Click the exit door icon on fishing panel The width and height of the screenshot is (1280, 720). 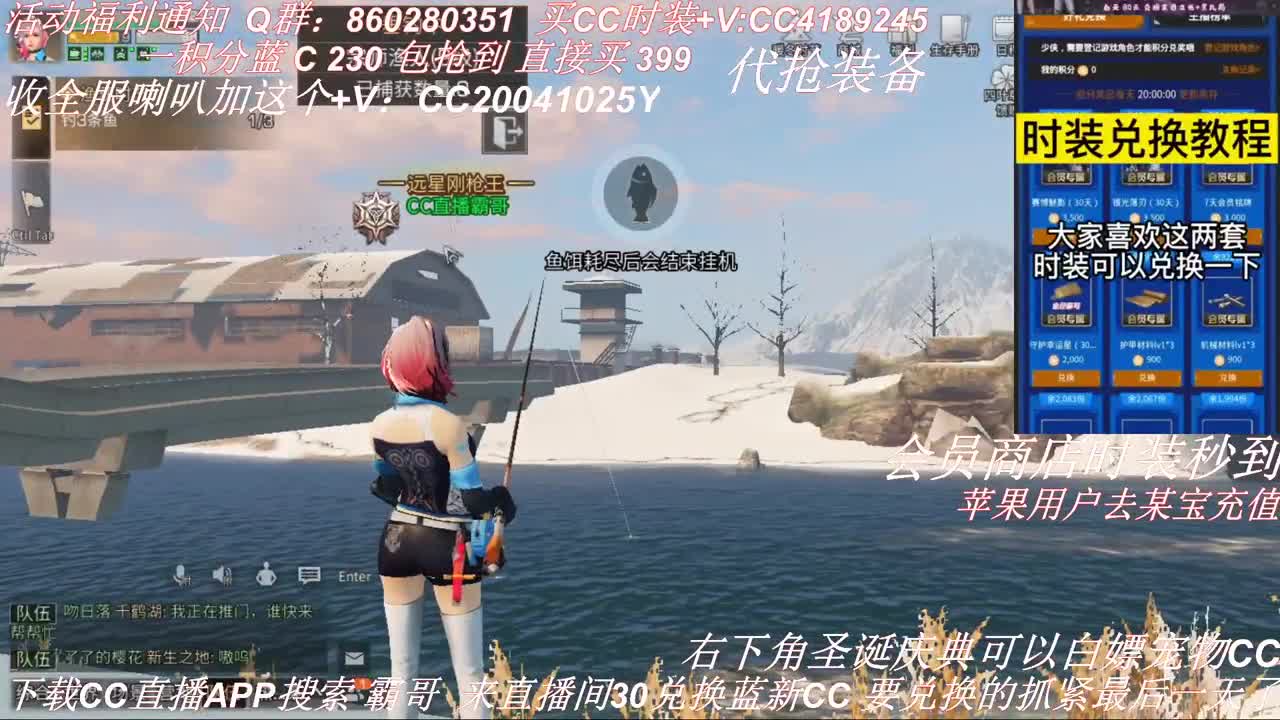point(505,134)
